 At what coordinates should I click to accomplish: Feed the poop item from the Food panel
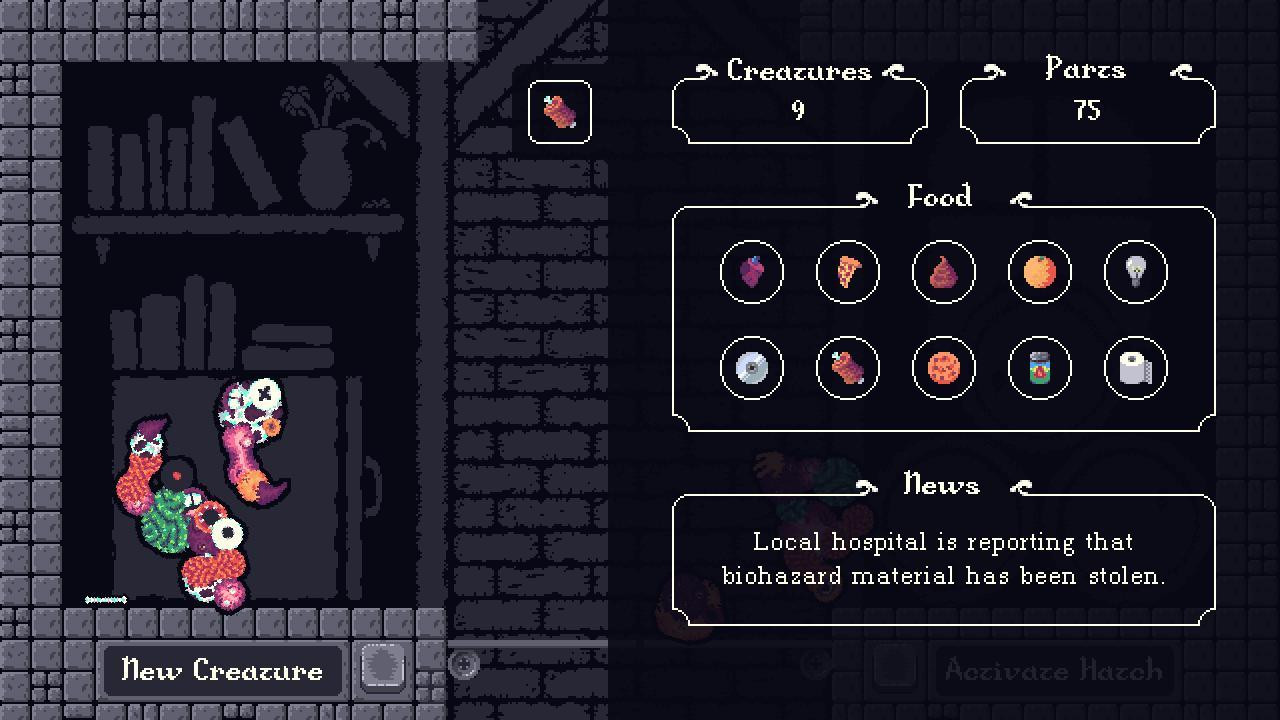[x=943, y=272]
